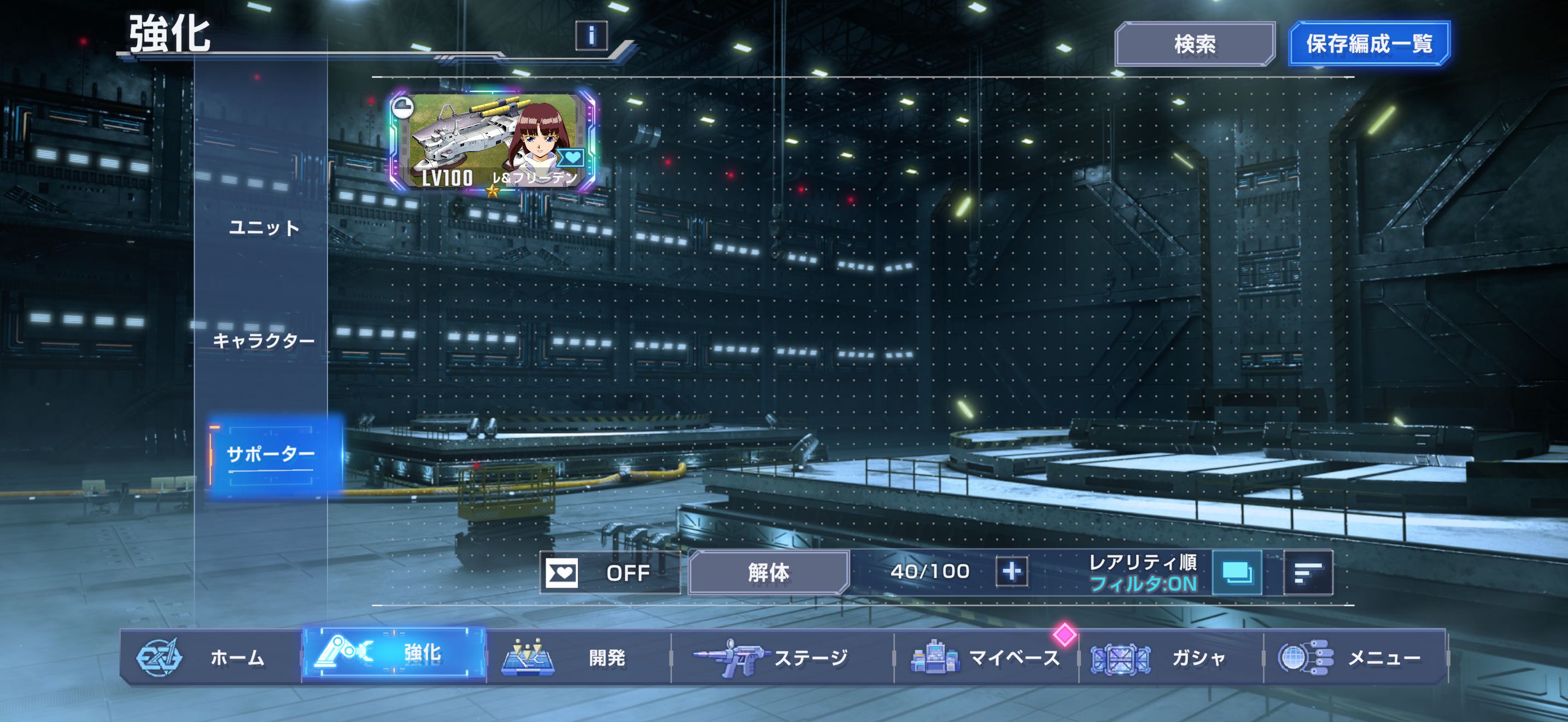Go to ホーム in the bottom menu
Viewport: 1568px width, 722px height.
(x=210, y=657)
